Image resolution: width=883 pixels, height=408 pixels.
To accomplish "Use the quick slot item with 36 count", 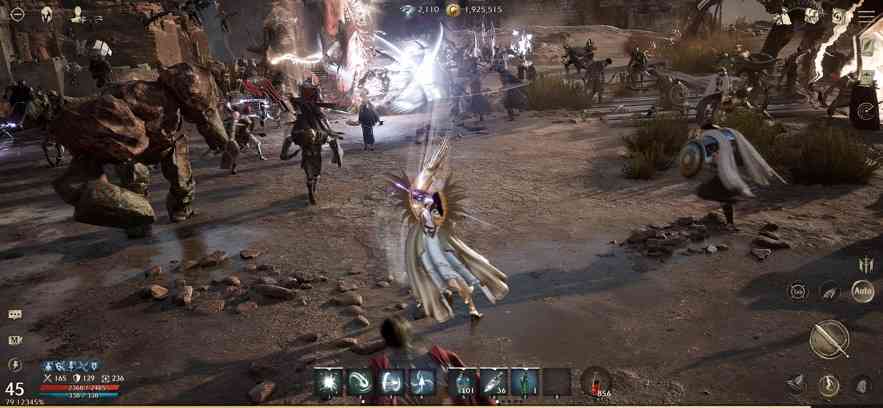I will (x=495, y=382).
